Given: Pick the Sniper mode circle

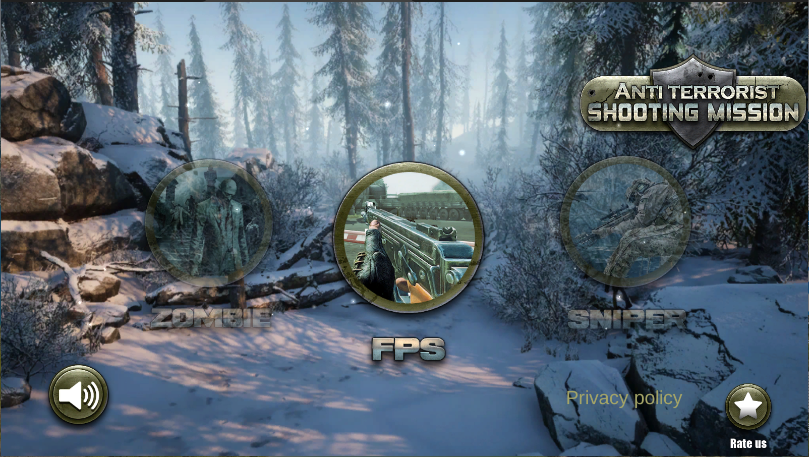Looking at the screenshot, I should point(625,222).
